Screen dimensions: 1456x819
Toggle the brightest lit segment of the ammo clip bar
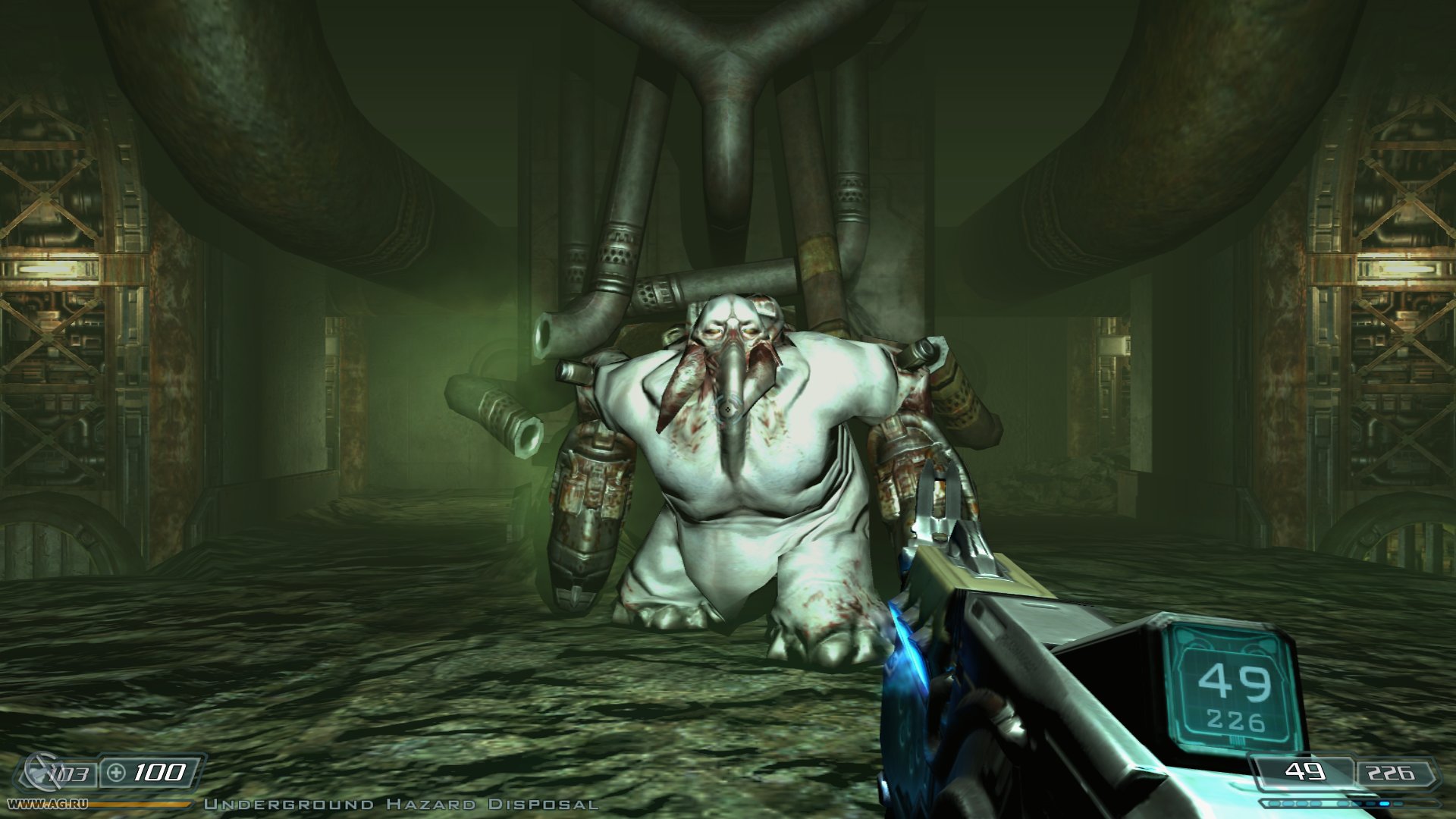1384,804
